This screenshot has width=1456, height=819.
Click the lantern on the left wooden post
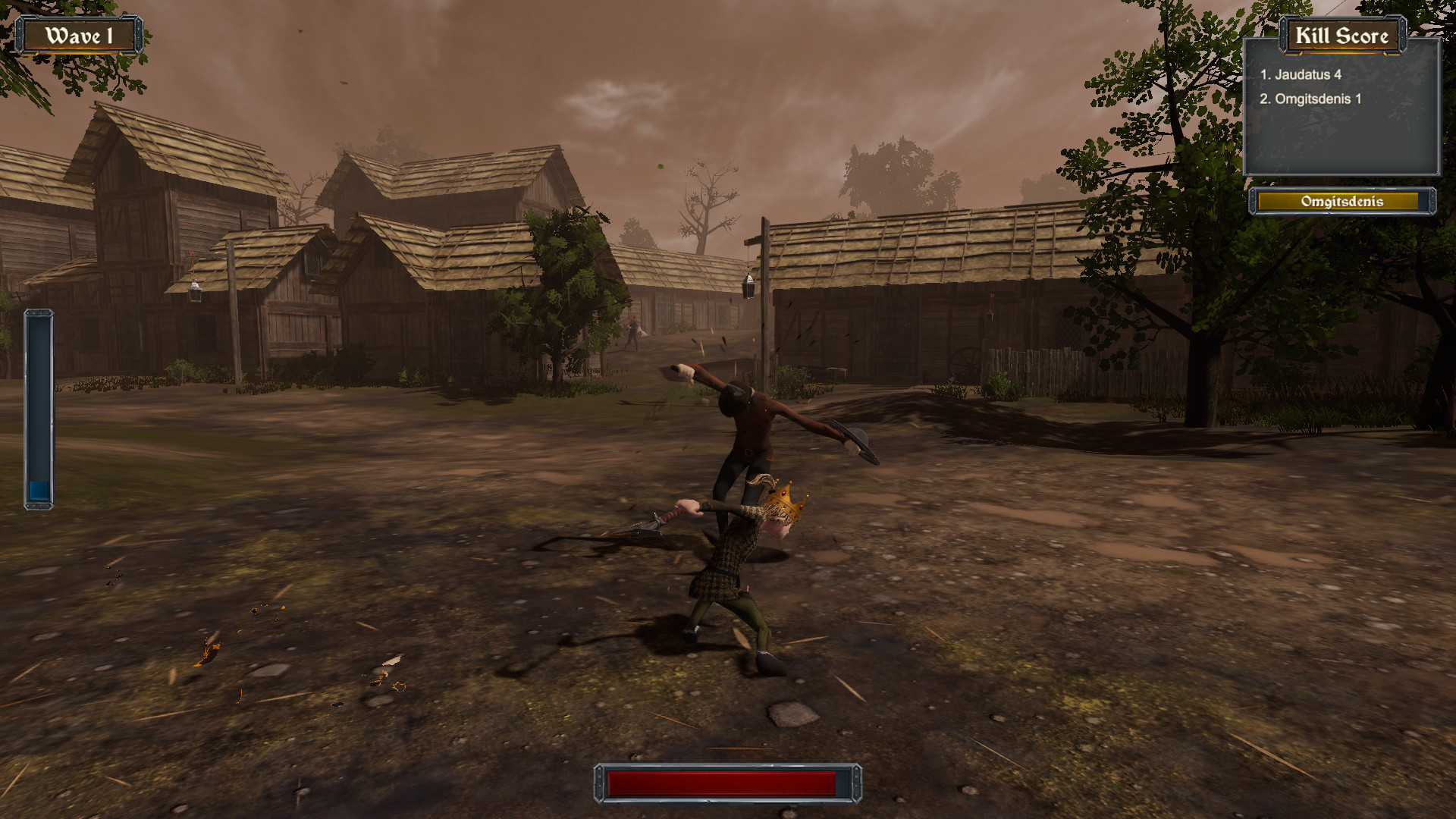196,290
